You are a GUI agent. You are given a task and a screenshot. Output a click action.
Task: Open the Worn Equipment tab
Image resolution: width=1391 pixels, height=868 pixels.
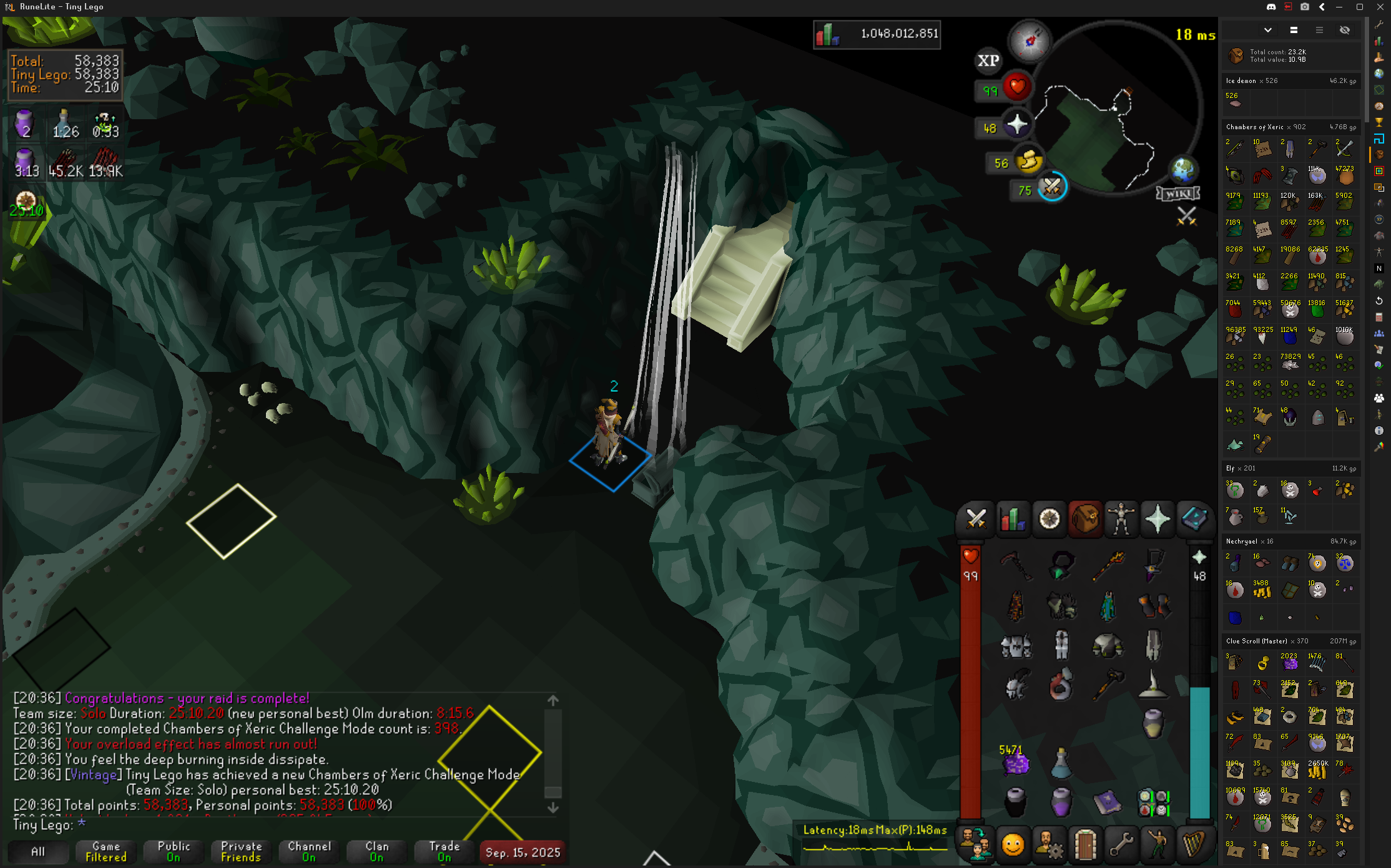(x=1121, y=519)
